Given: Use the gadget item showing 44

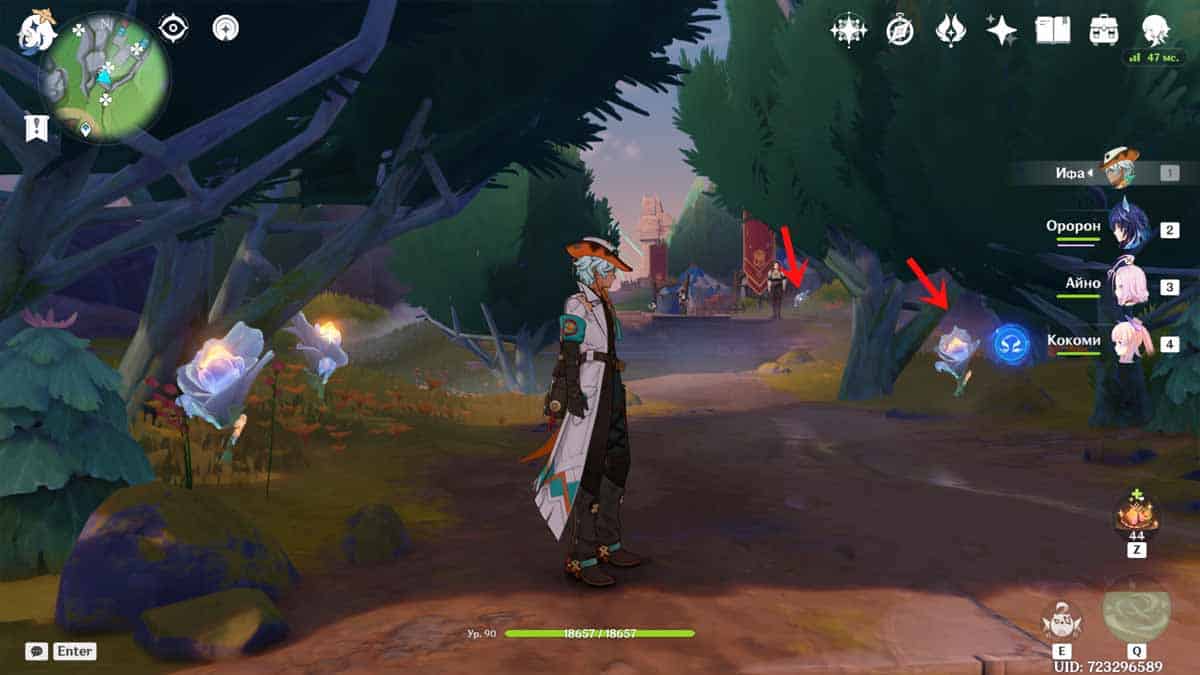Looking at the screenshot, I should click(x=1137, y=516).
